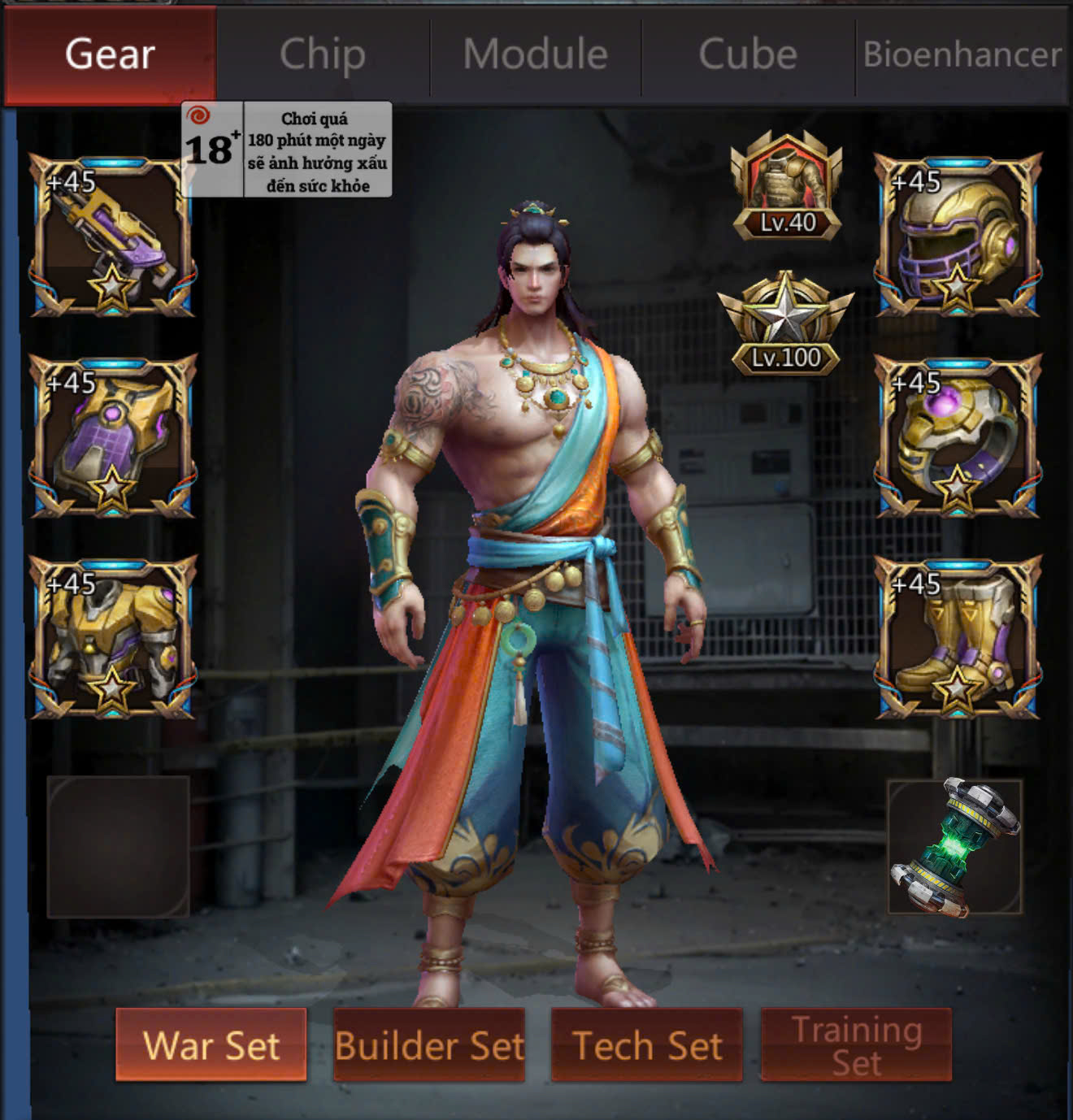This screenshot has height=1120, width=1073.
Task: Choose the Builder Set button
Action: (x=429, y=1045)
